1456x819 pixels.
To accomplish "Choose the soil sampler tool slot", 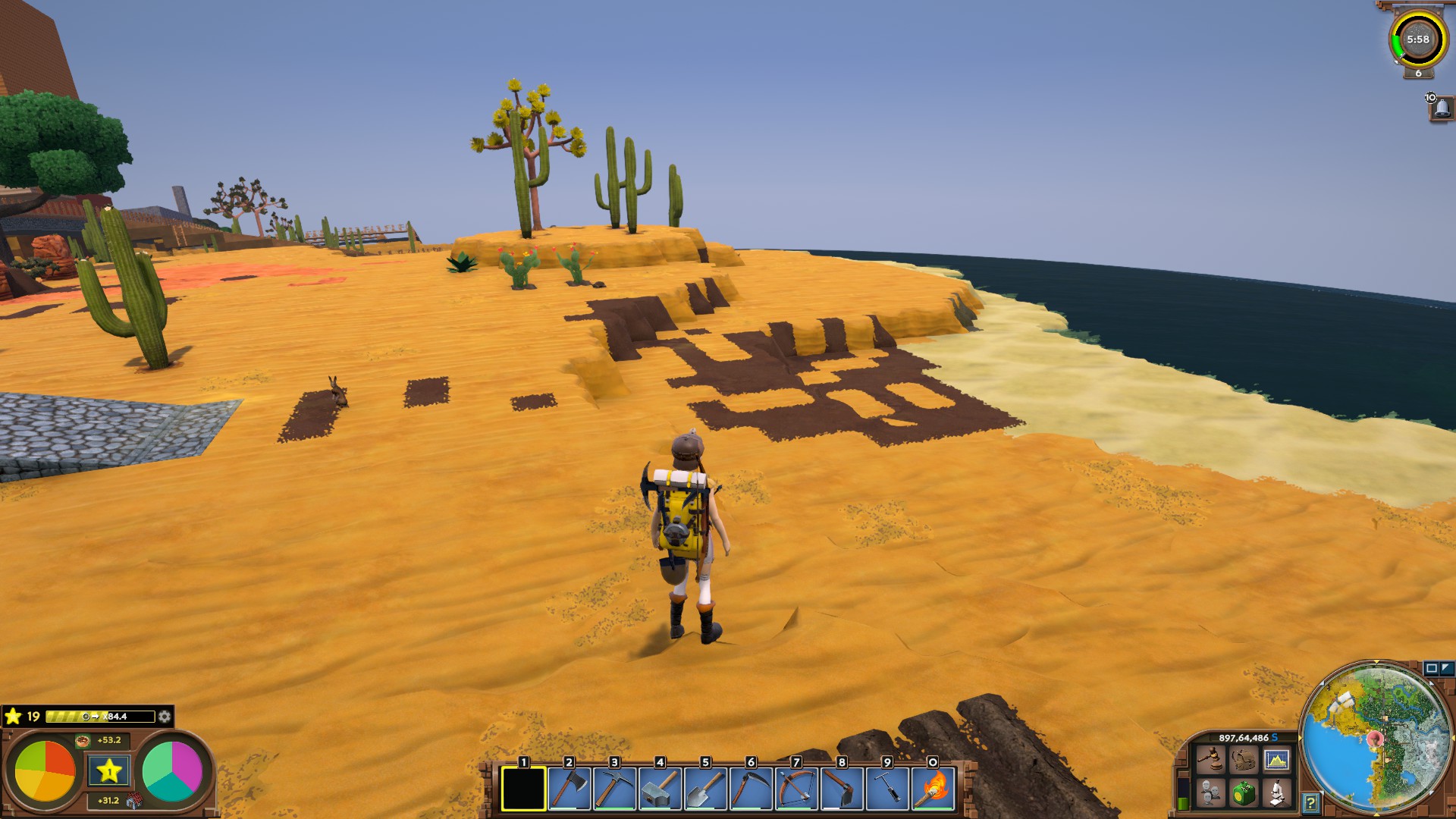I will (x=887, y=789).
